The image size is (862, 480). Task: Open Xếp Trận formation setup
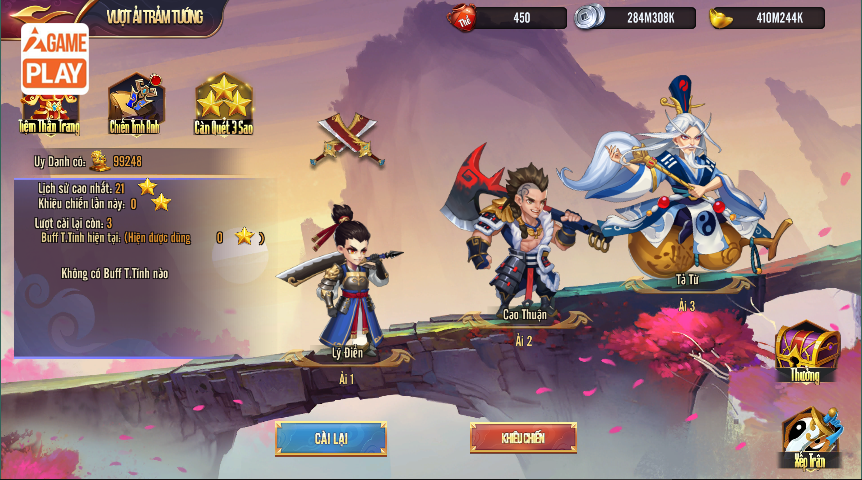(x=809, y=439)
